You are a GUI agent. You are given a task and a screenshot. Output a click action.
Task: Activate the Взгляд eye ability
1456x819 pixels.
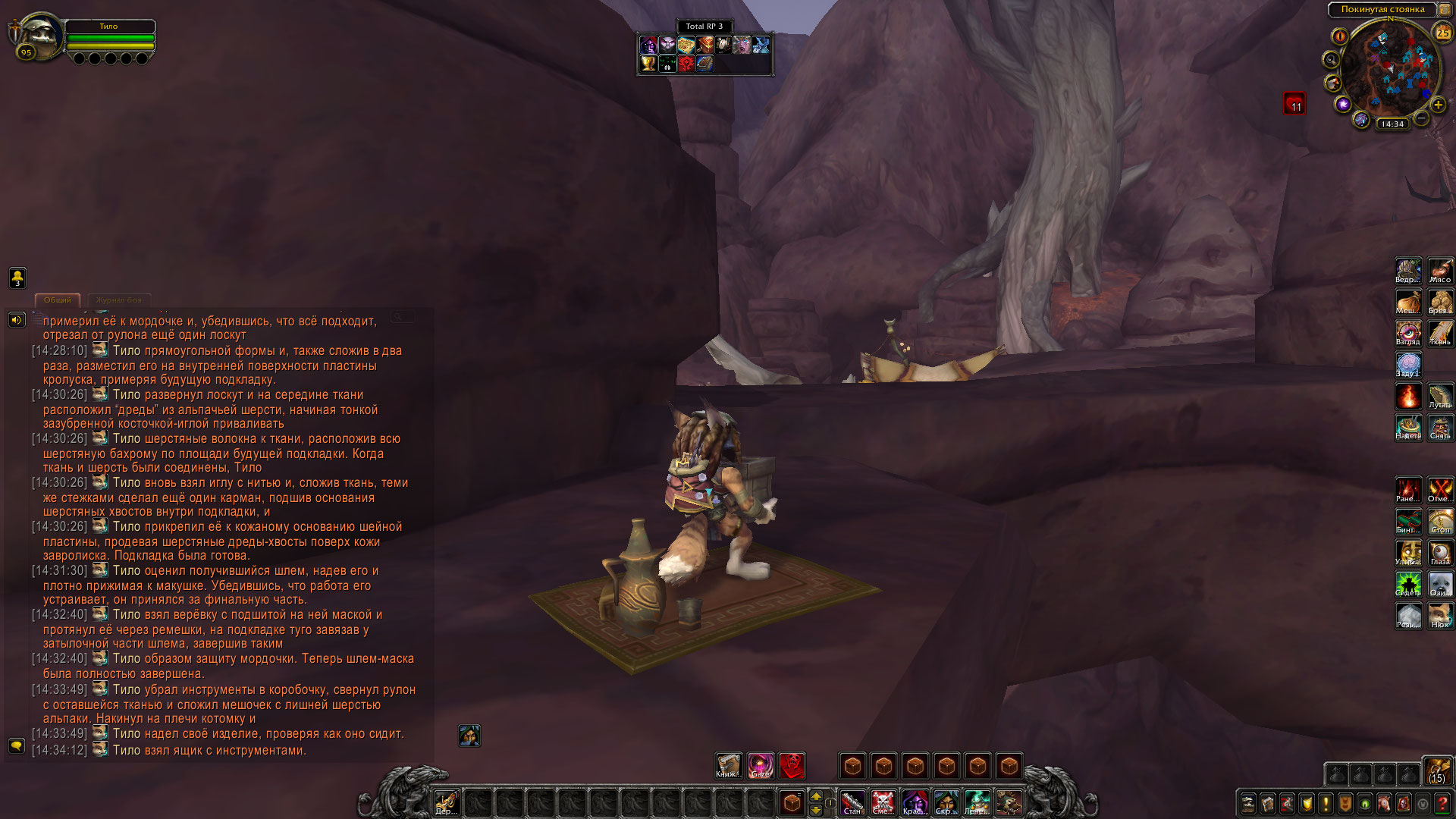pos(1408,333)
